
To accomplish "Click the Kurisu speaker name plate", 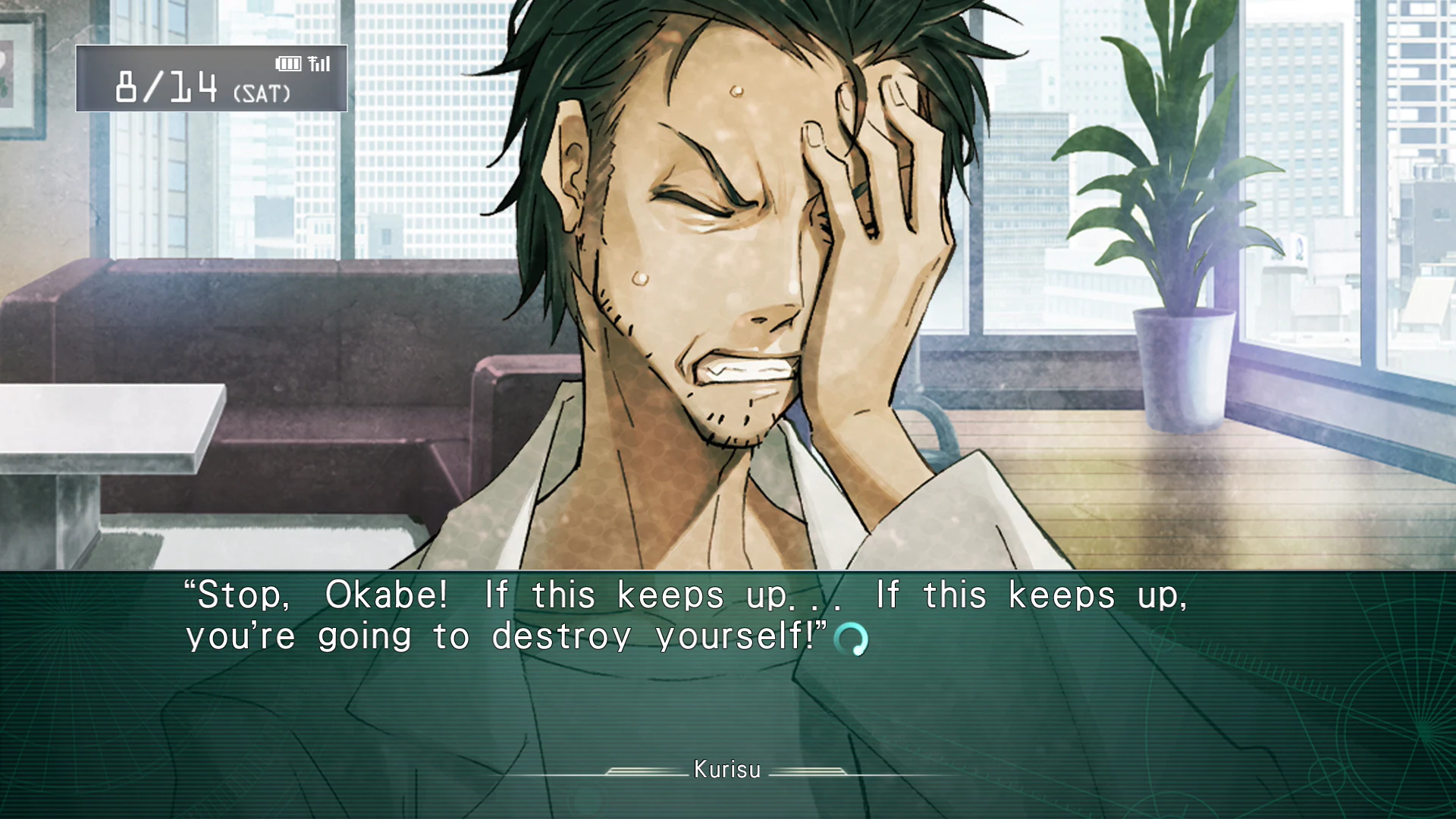I will coord(726,770).
